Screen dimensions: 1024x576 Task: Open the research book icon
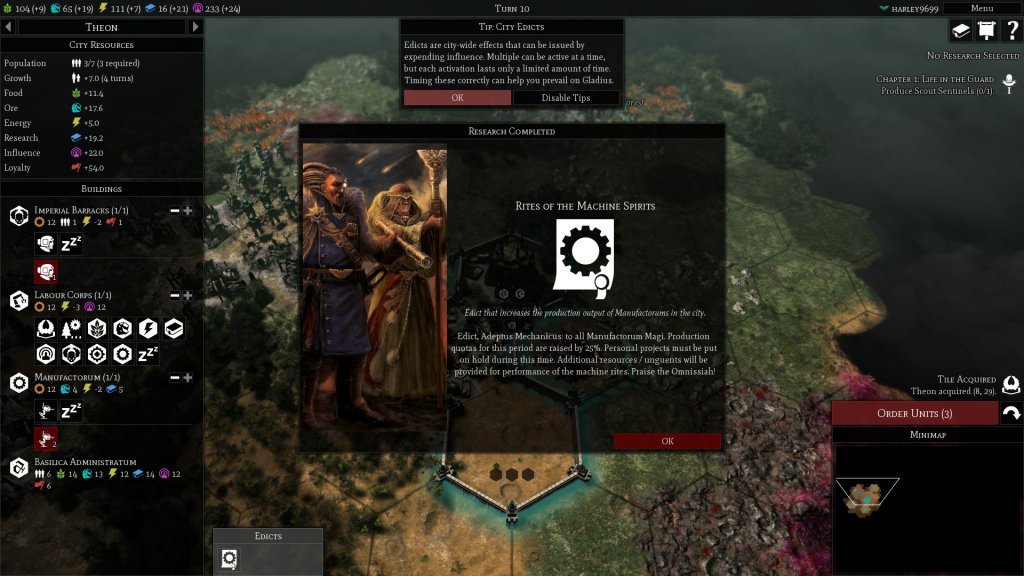(961, 31)
